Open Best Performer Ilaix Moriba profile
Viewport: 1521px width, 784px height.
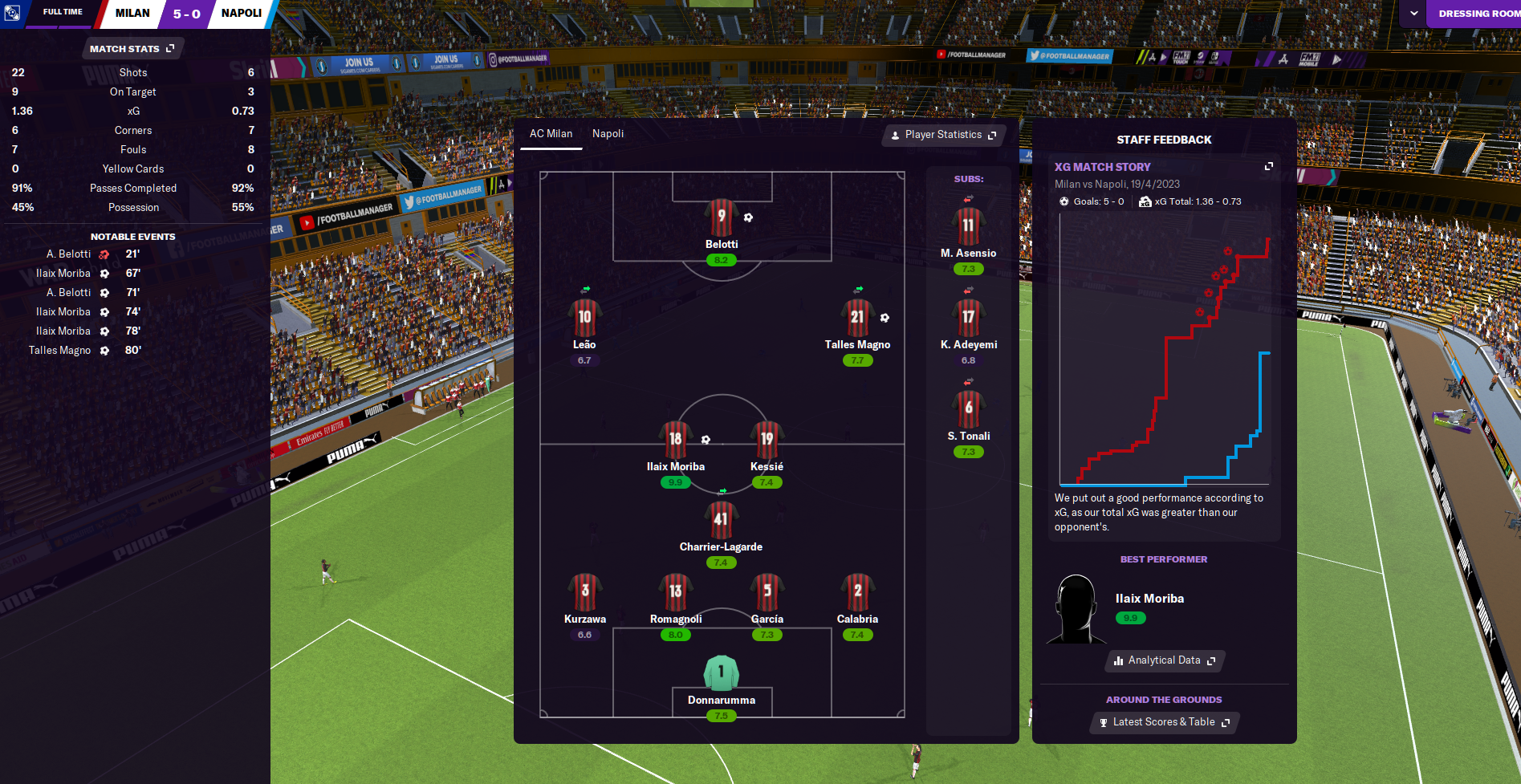1149,599
